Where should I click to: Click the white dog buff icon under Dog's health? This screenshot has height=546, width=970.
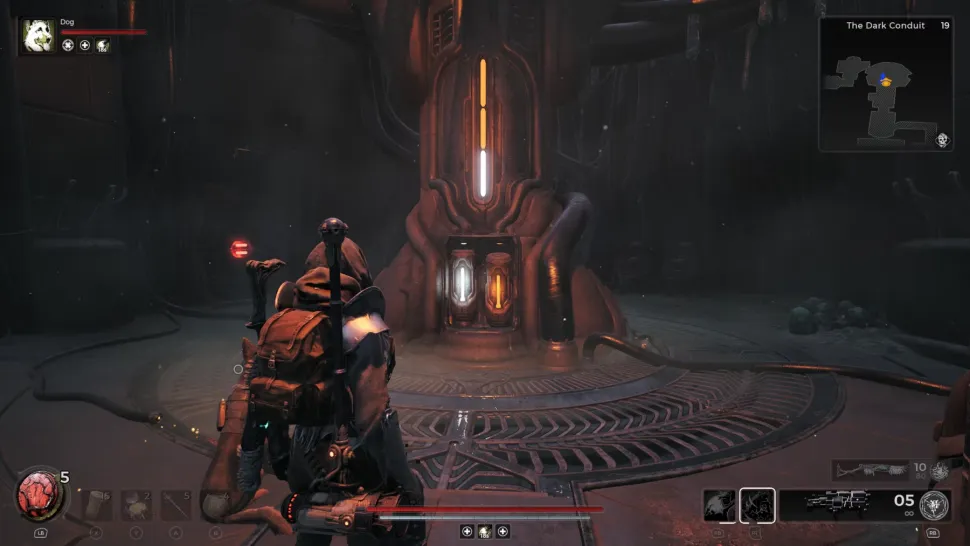103,45
